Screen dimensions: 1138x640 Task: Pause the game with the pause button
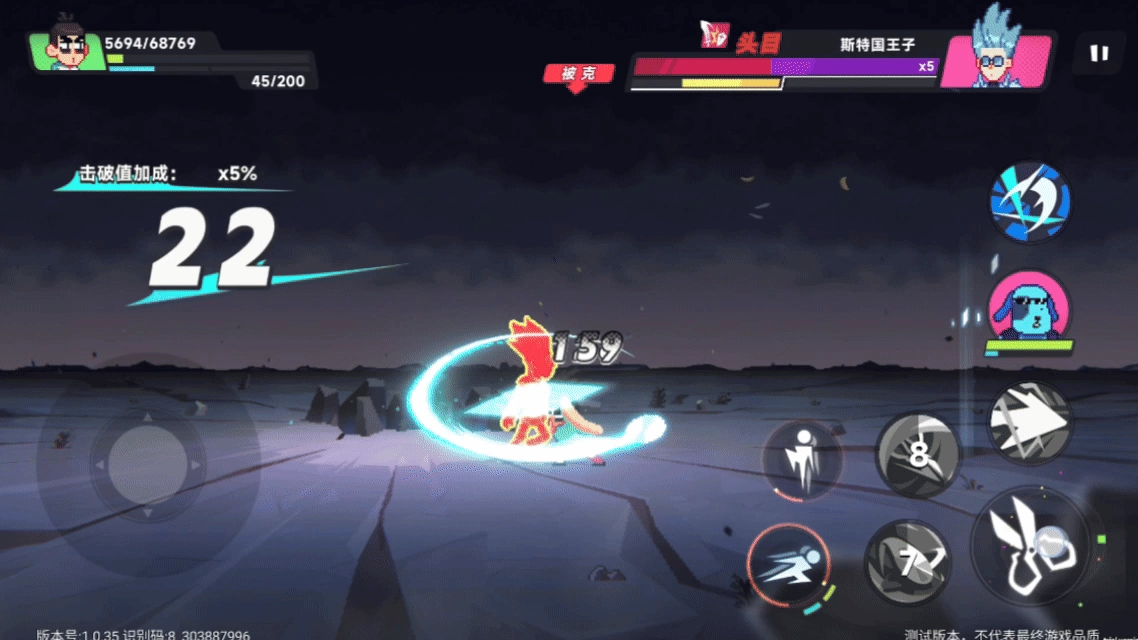click(1099, 54)
